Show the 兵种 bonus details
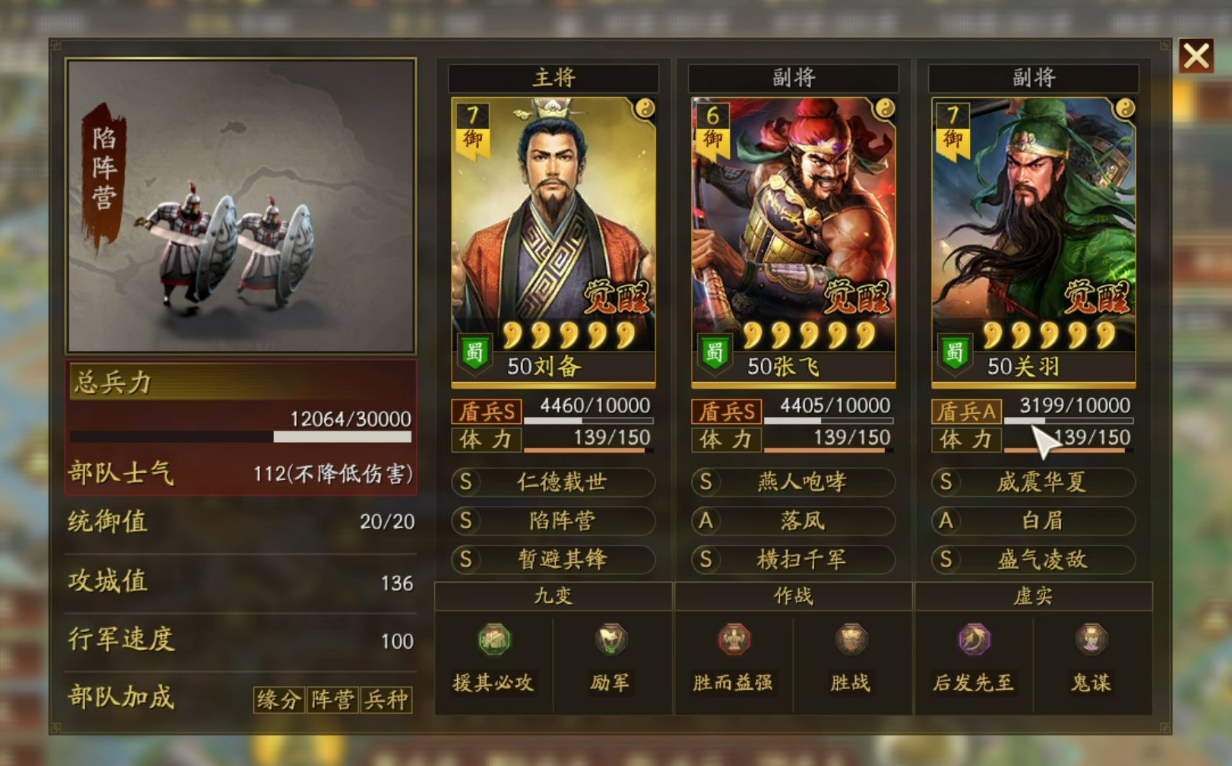This screenshot has height=766, width=1232. click(385, 699)
